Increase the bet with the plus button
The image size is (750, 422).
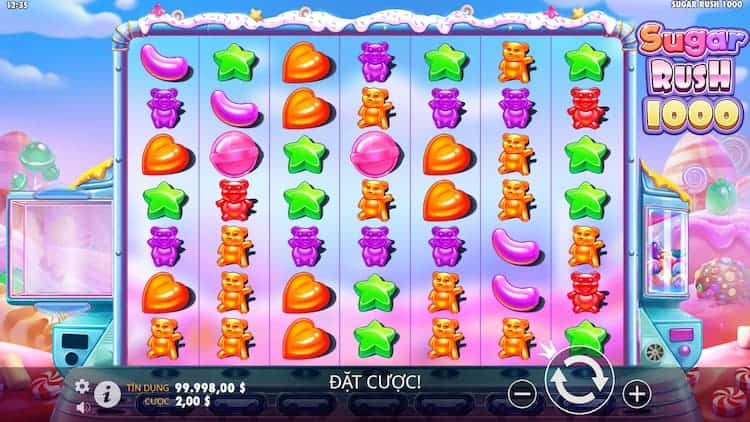[x=637, y=393]
